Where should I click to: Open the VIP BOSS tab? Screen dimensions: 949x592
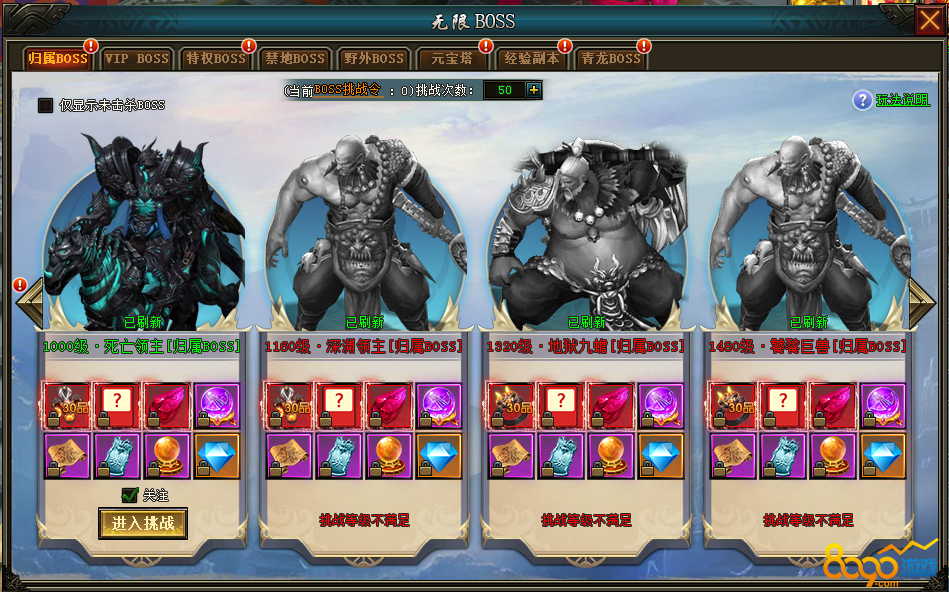137,59
